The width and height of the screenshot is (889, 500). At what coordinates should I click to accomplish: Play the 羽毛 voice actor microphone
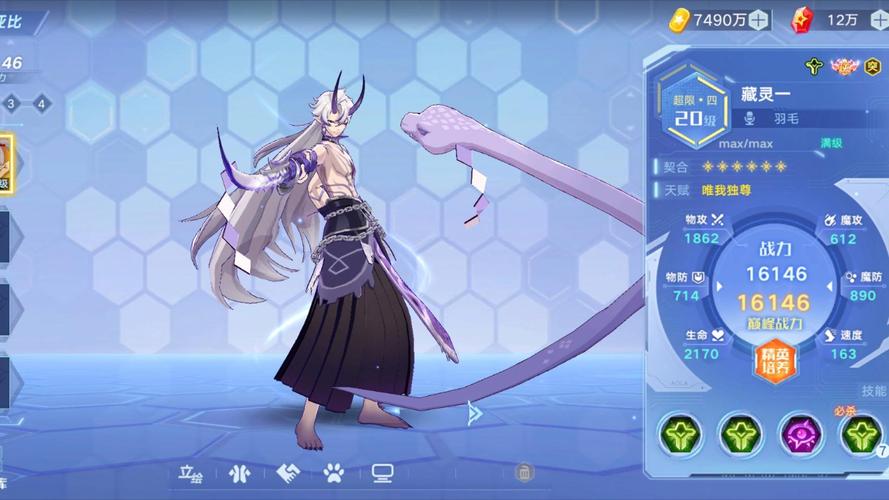[749, 118]
